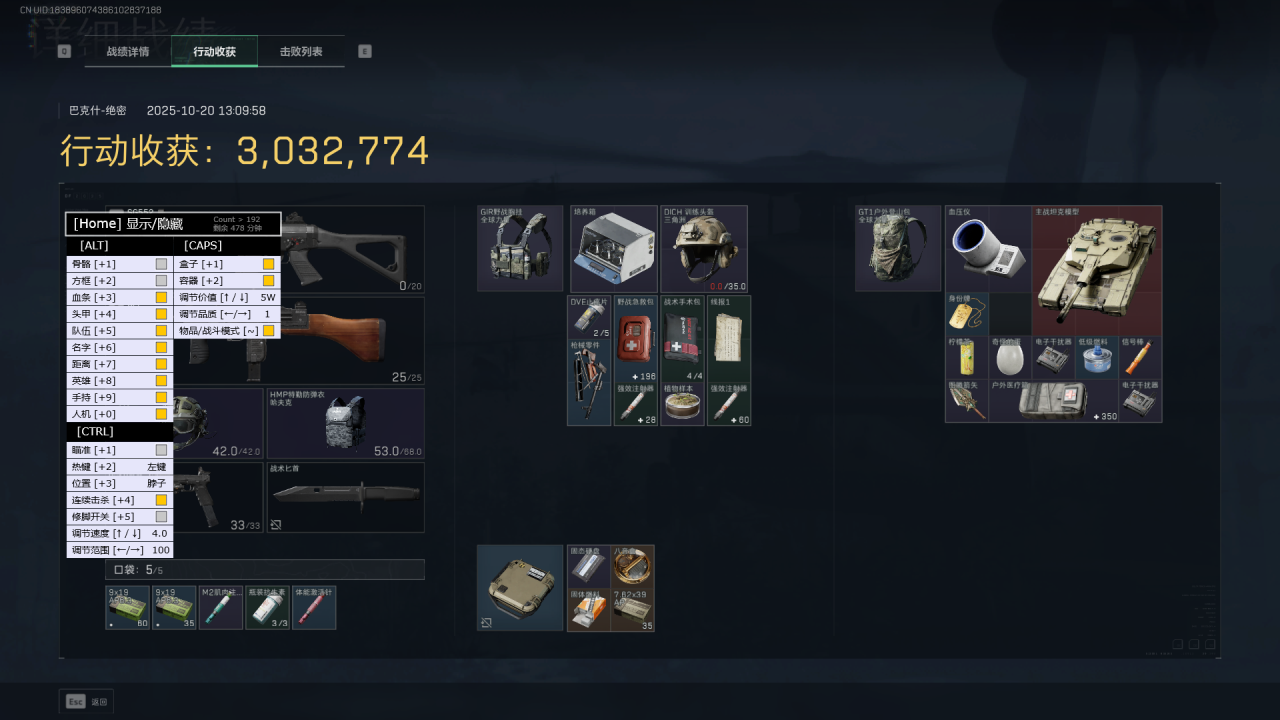Select the 身份牌 gold dog tag

pyautogui.click(x=966, y=314)
